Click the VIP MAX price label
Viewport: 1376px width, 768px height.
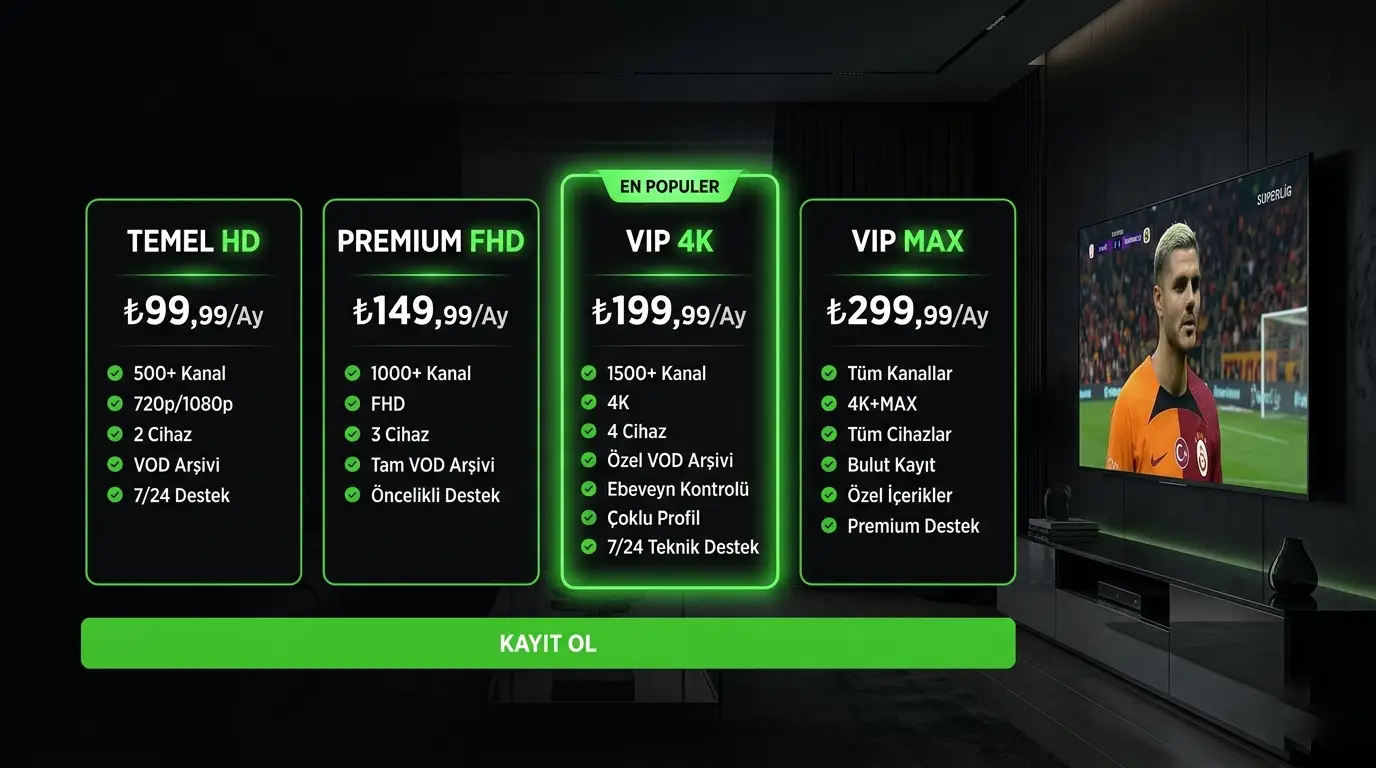pyautogui.click(x=906, y=311)
